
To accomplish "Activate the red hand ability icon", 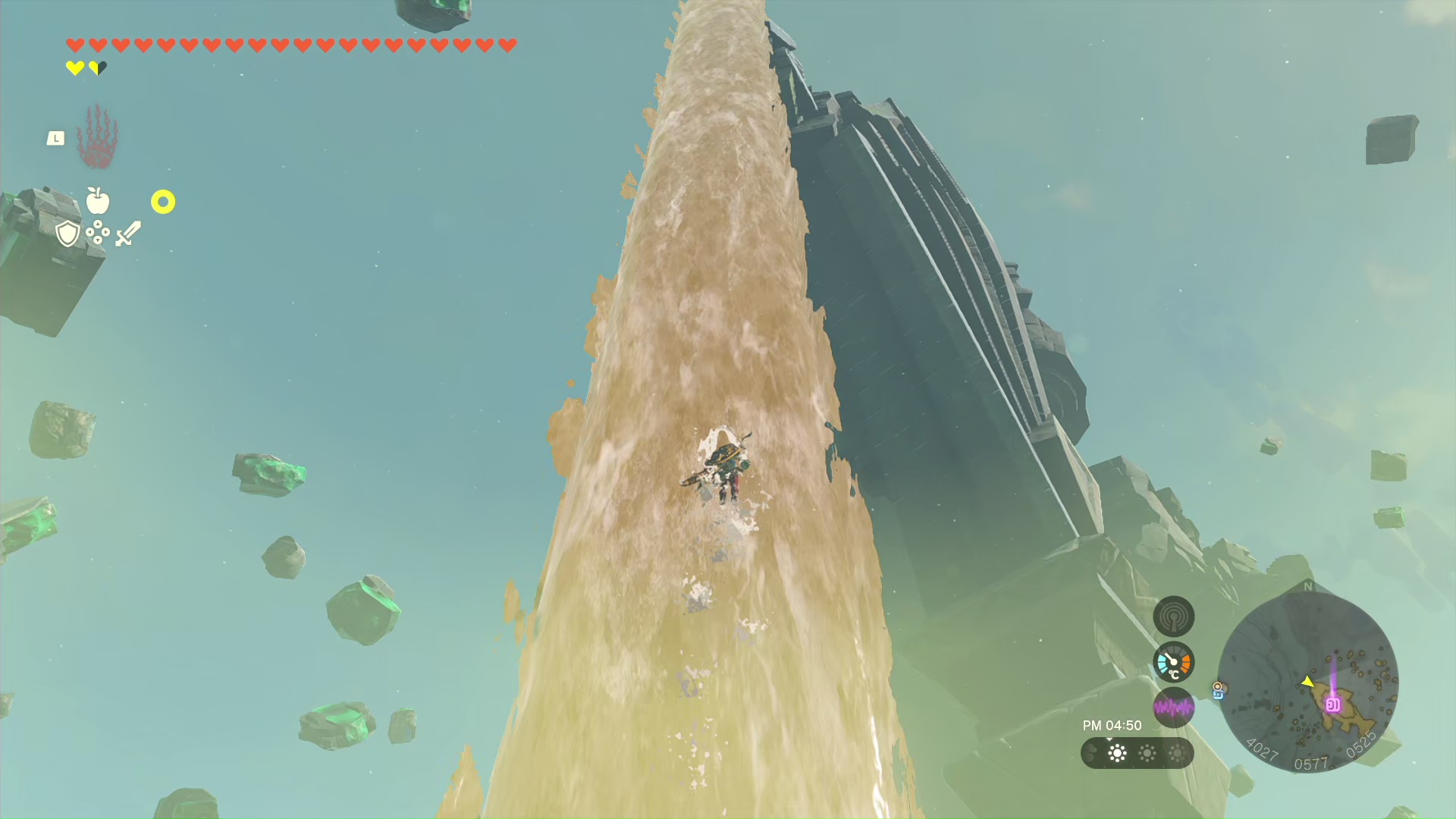I will (x=97, y=137).
